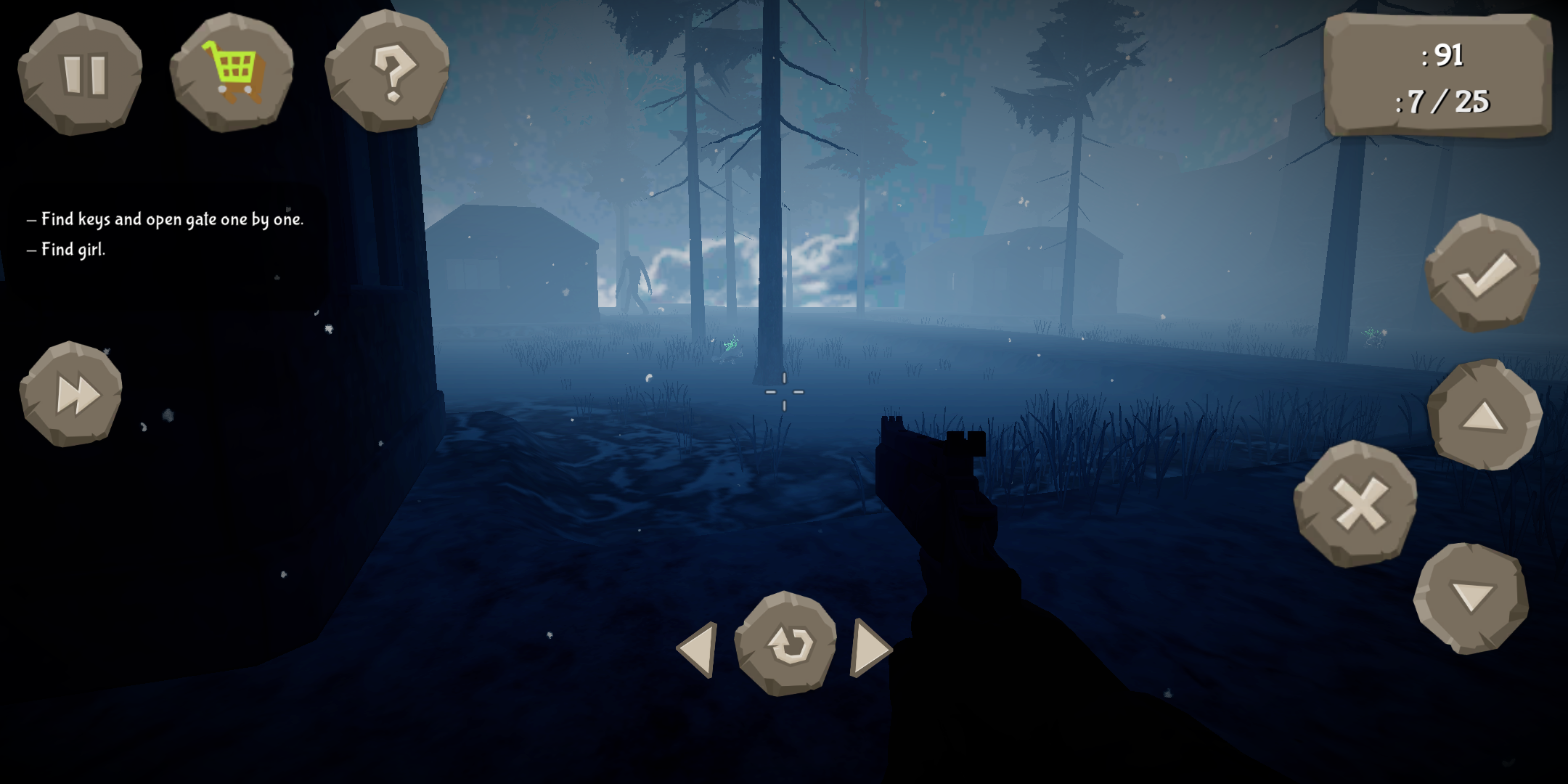Tap the left turn triangle arrow
This screenshot has height=784, width=1568.
pos(698,650)
